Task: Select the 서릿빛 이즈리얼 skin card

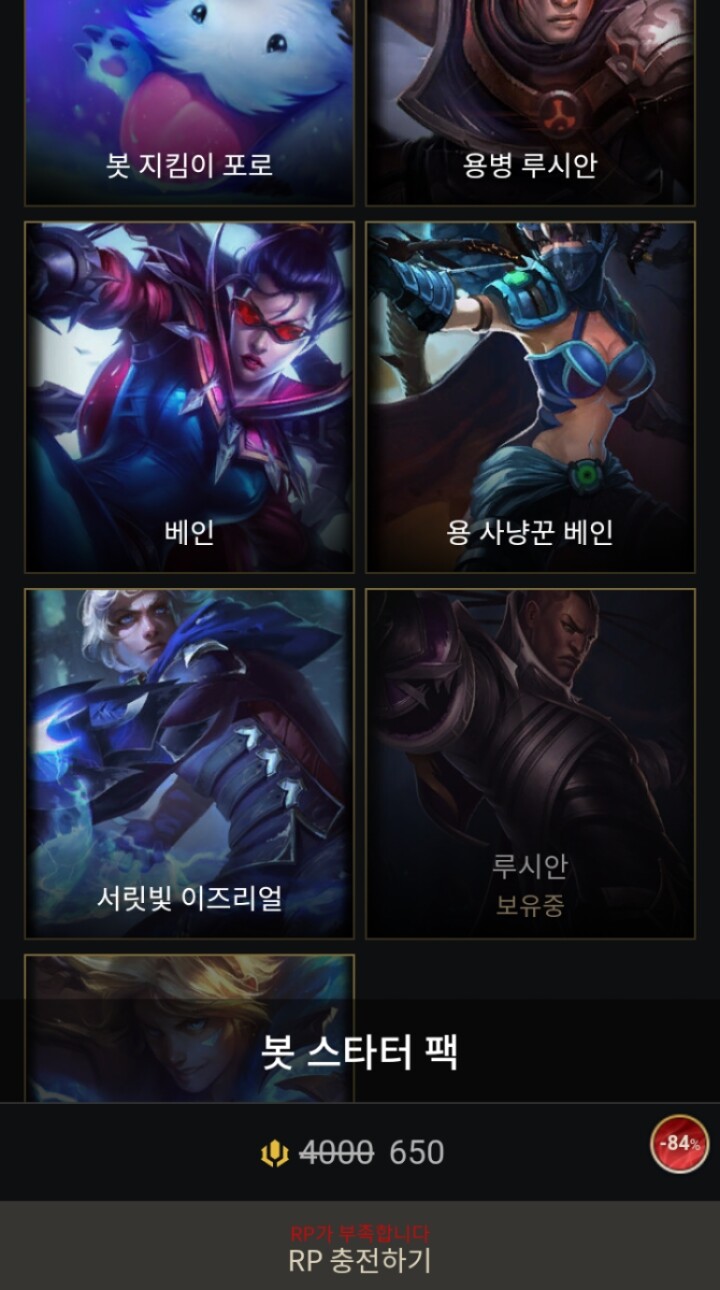Action: 189,763
